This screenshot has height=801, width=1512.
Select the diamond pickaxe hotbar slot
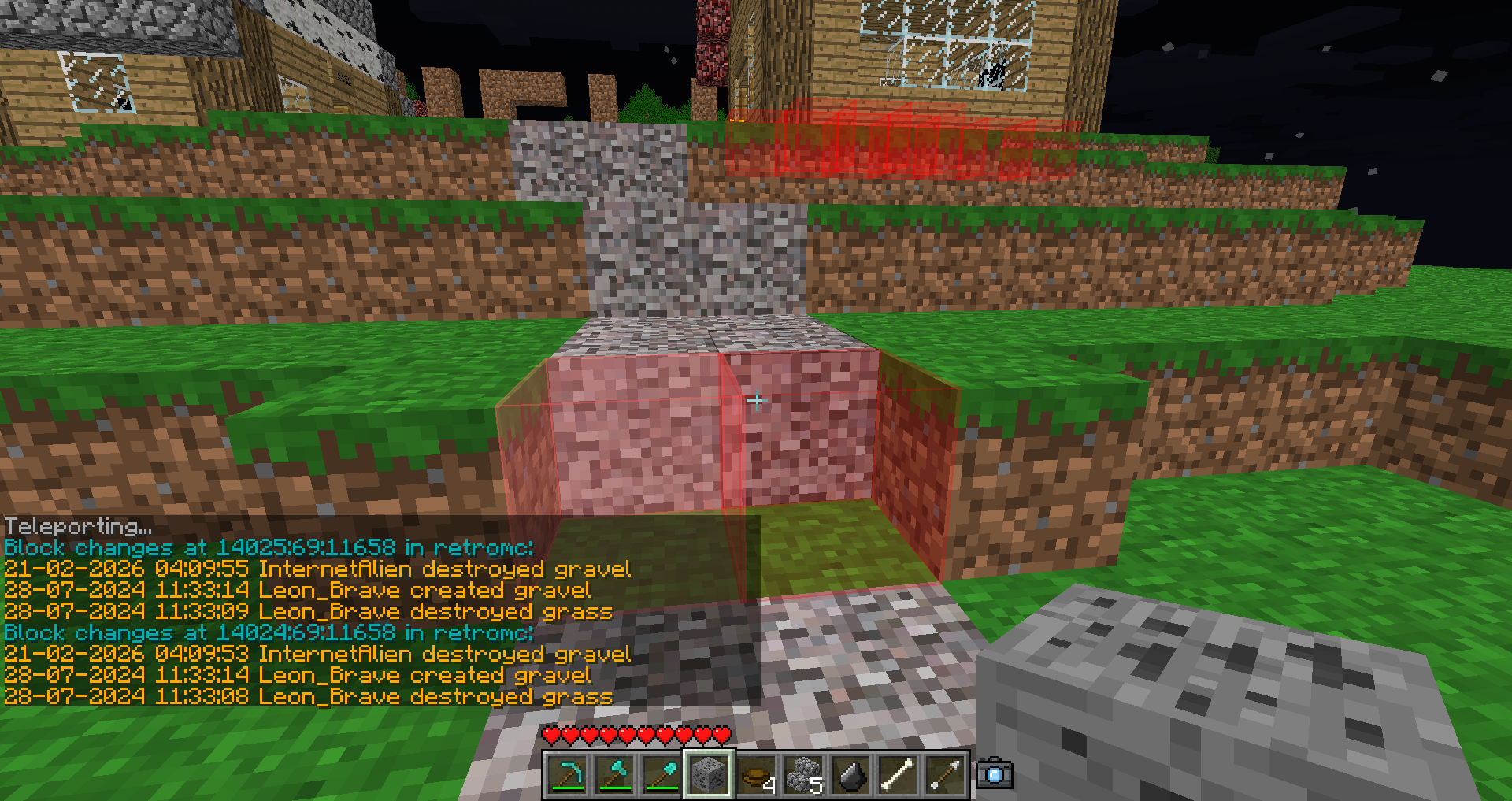pos(568,775)
